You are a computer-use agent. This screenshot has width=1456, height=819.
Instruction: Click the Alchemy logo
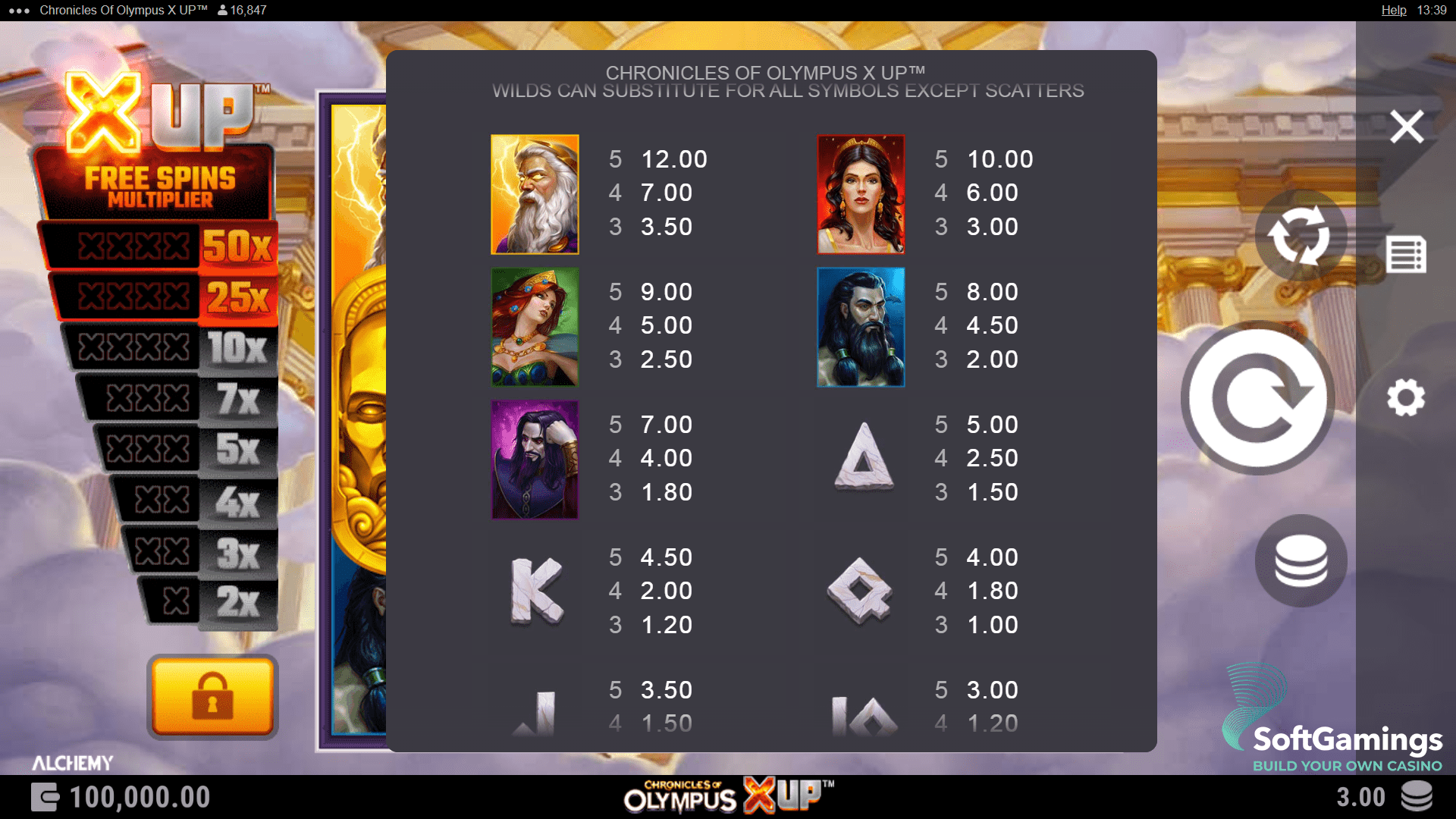(73, 763)
